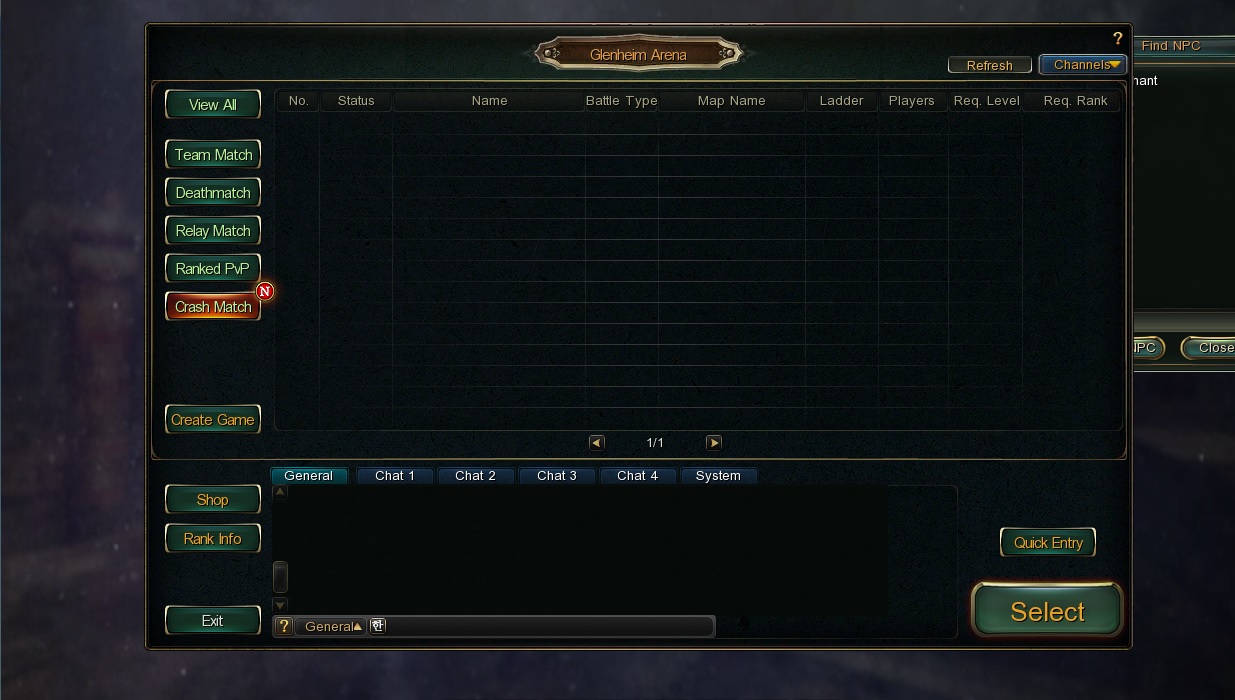The width and height of the screenshot is (1235, 700).
Task: Choose the Deathmatch filter
Action: pyautogui.click(x=212, y=192)
